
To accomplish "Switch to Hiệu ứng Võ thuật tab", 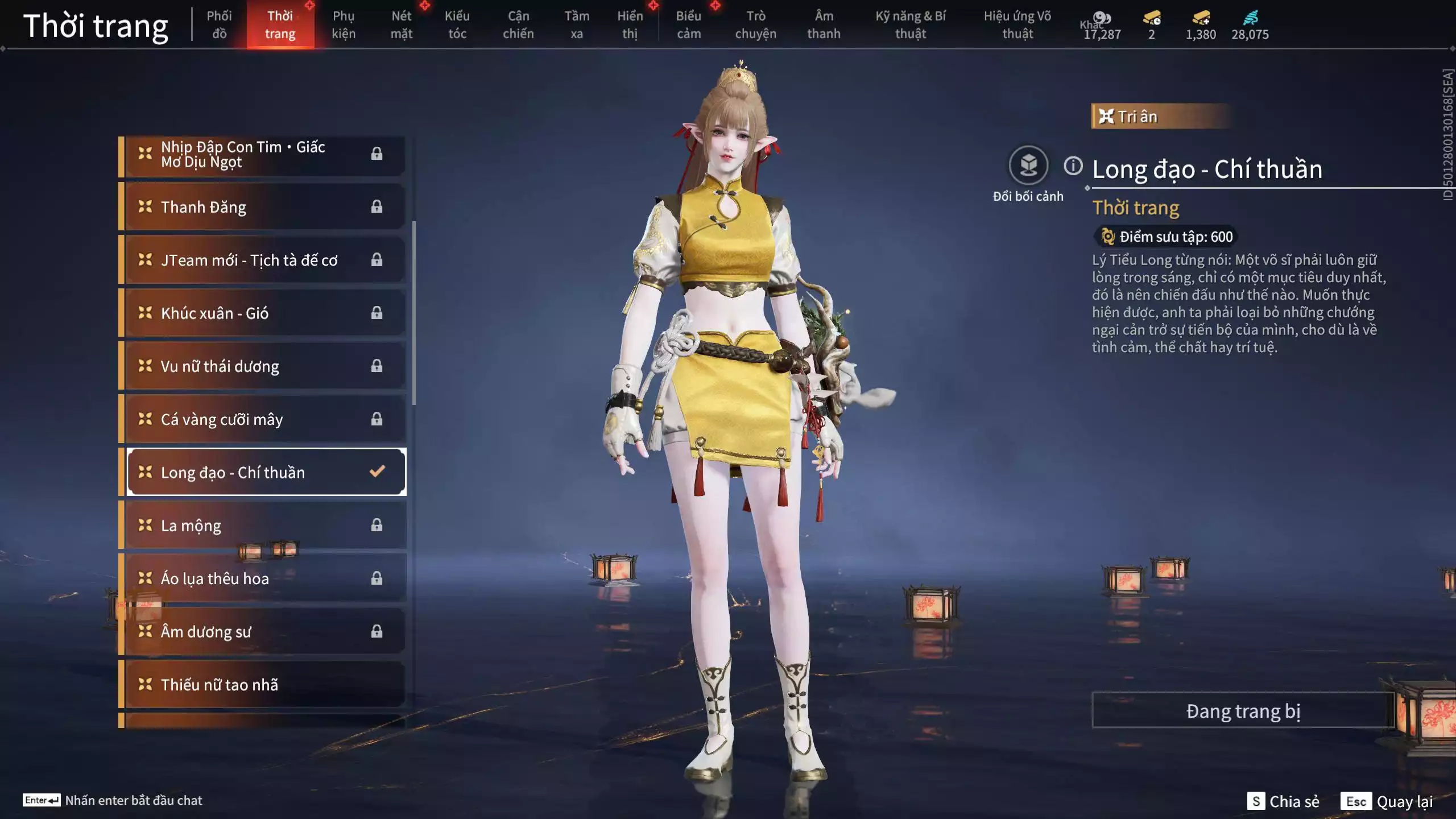I will click(x=1017, y=24).
